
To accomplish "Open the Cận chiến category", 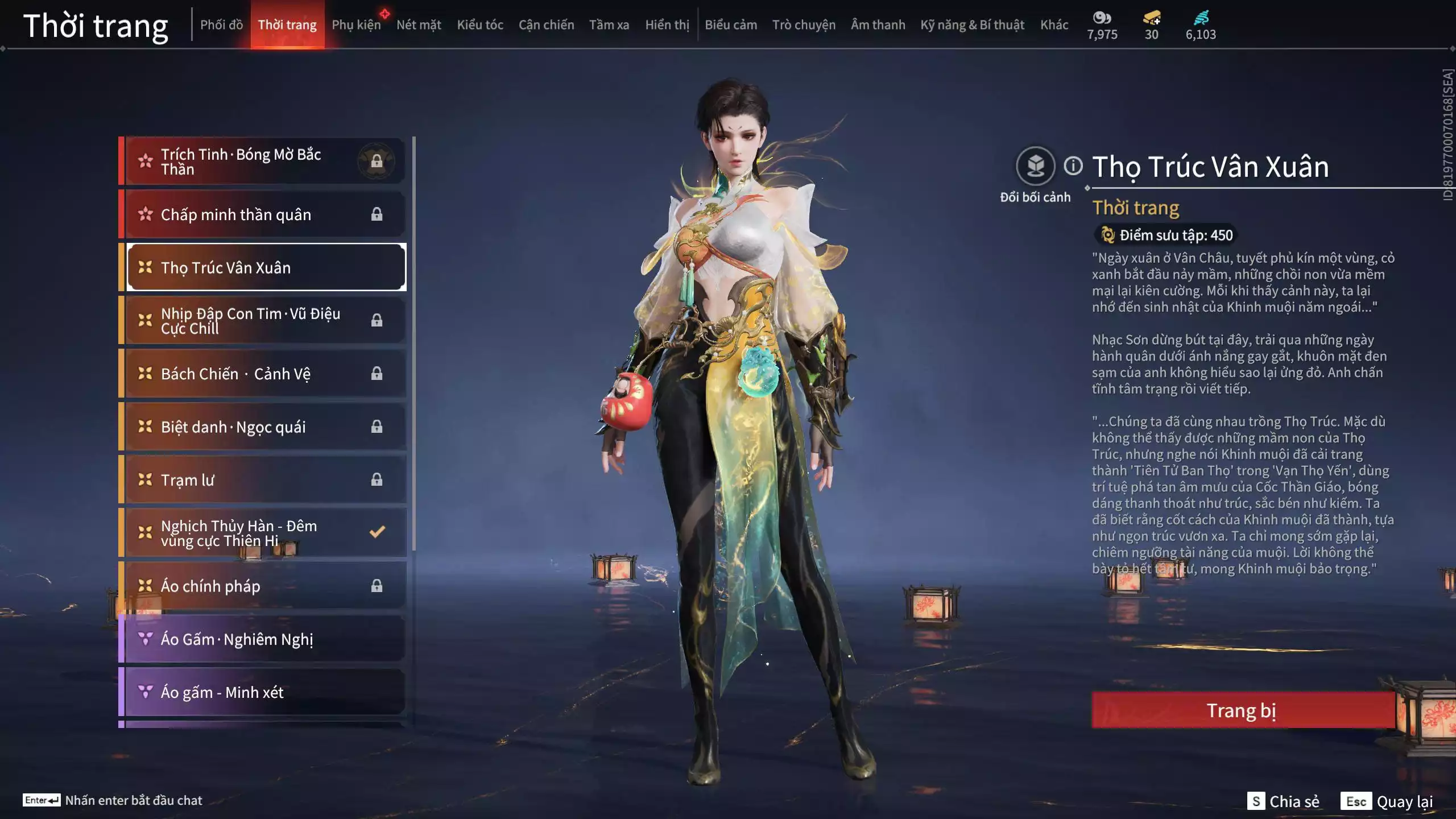I will coord(546,24).
